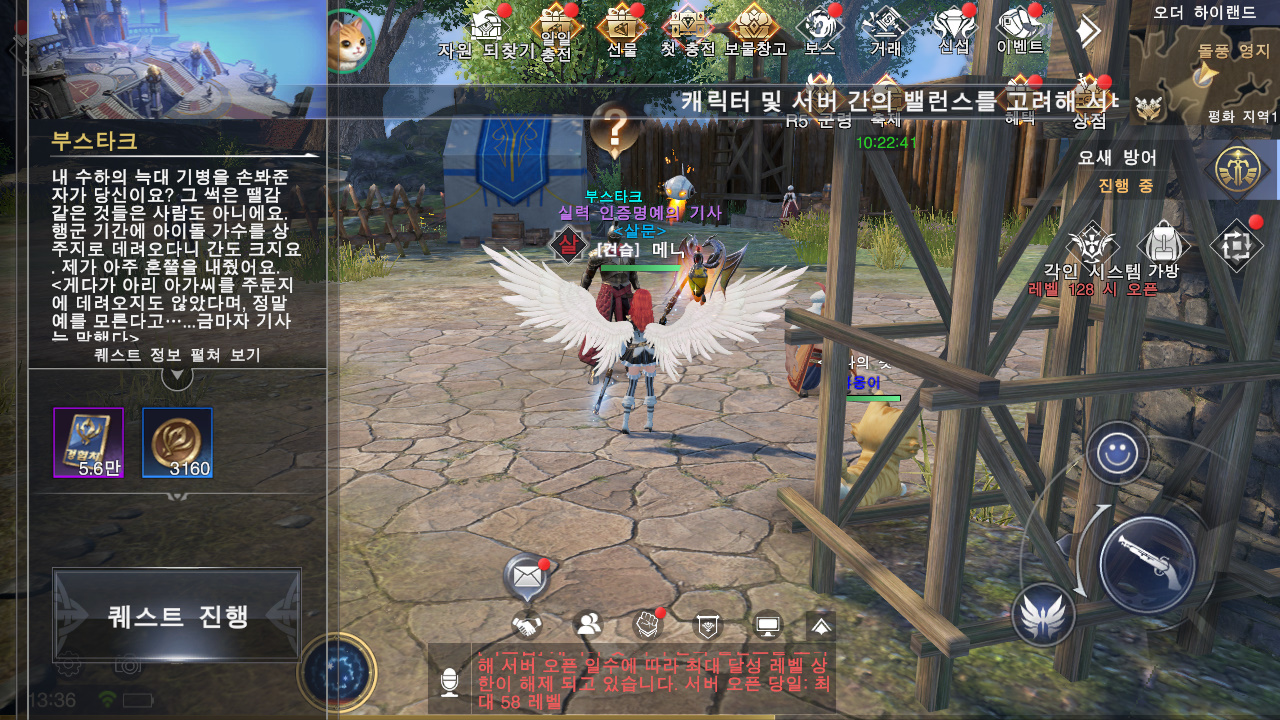
Task: Tap the microphone voice chat button
Action: pos(449,682)
